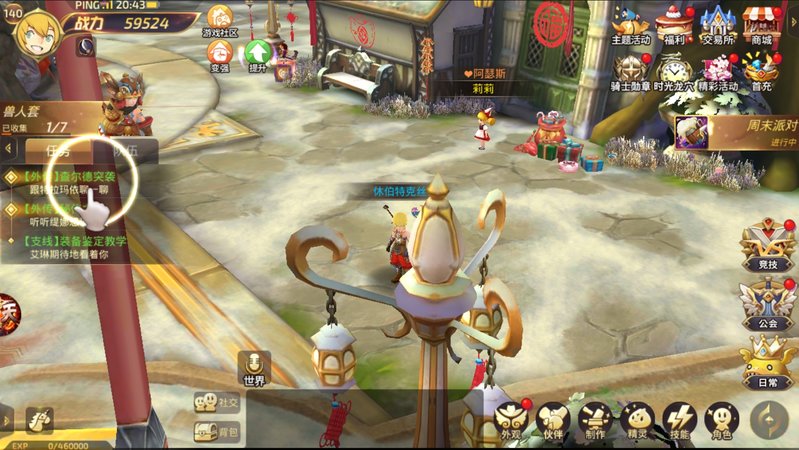Open the 提升 green arrow upgrade

[x=257, y=54]
